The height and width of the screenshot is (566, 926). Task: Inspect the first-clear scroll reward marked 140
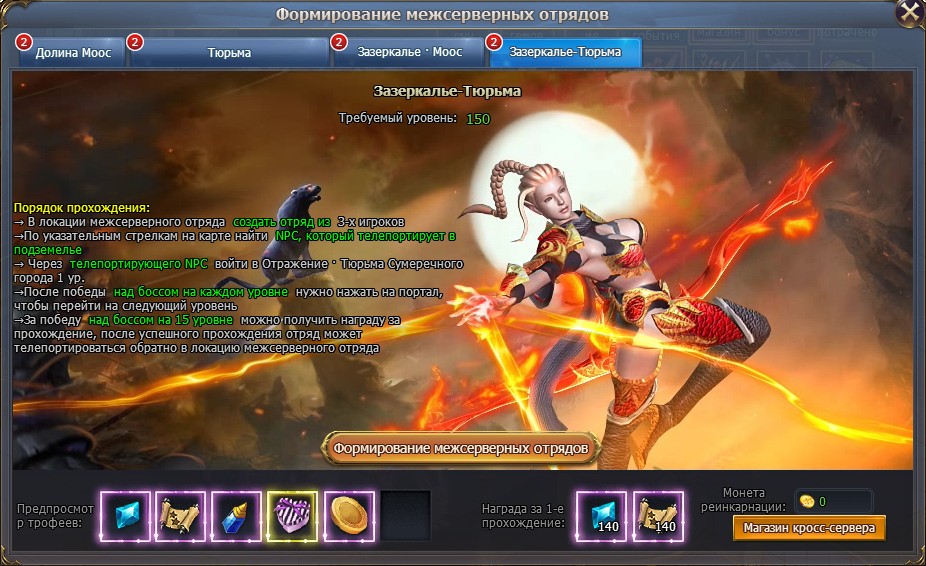[x=658, y=516]
